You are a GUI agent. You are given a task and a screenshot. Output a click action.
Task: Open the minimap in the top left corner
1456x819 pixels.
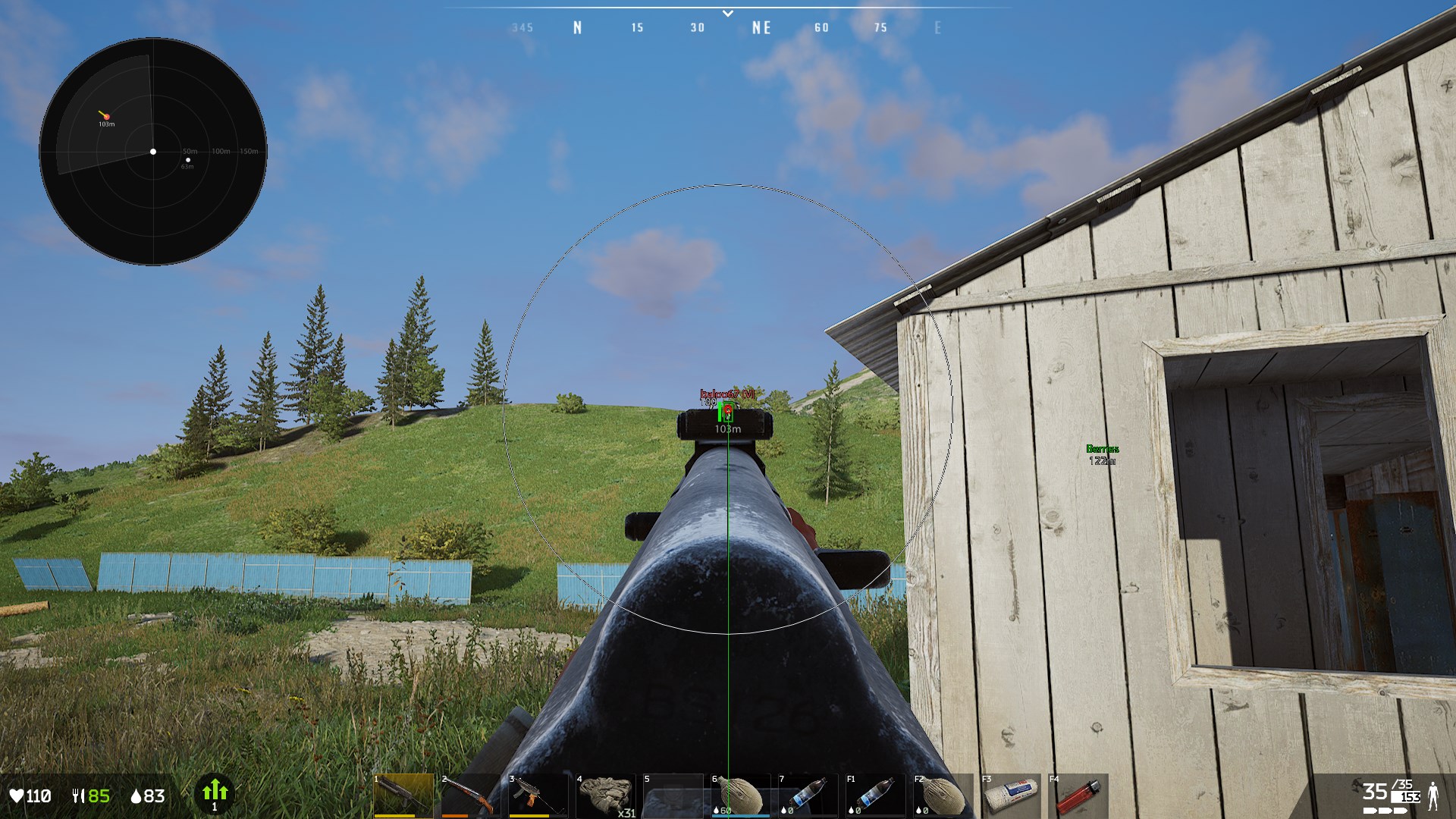[x=153, y=151]
